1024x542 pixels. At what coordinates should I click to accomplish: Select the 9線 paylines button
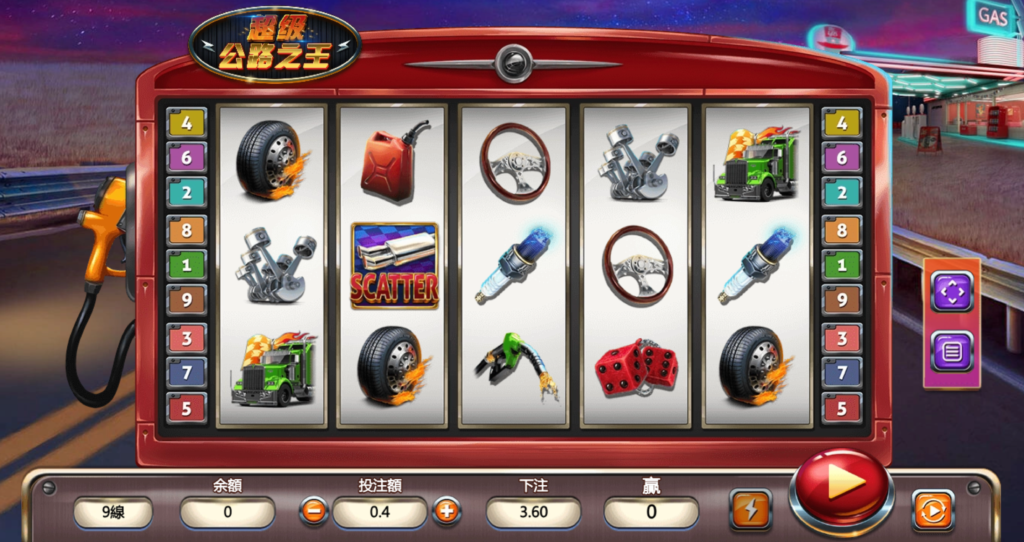pyautogui.click(x=113, y=513)
